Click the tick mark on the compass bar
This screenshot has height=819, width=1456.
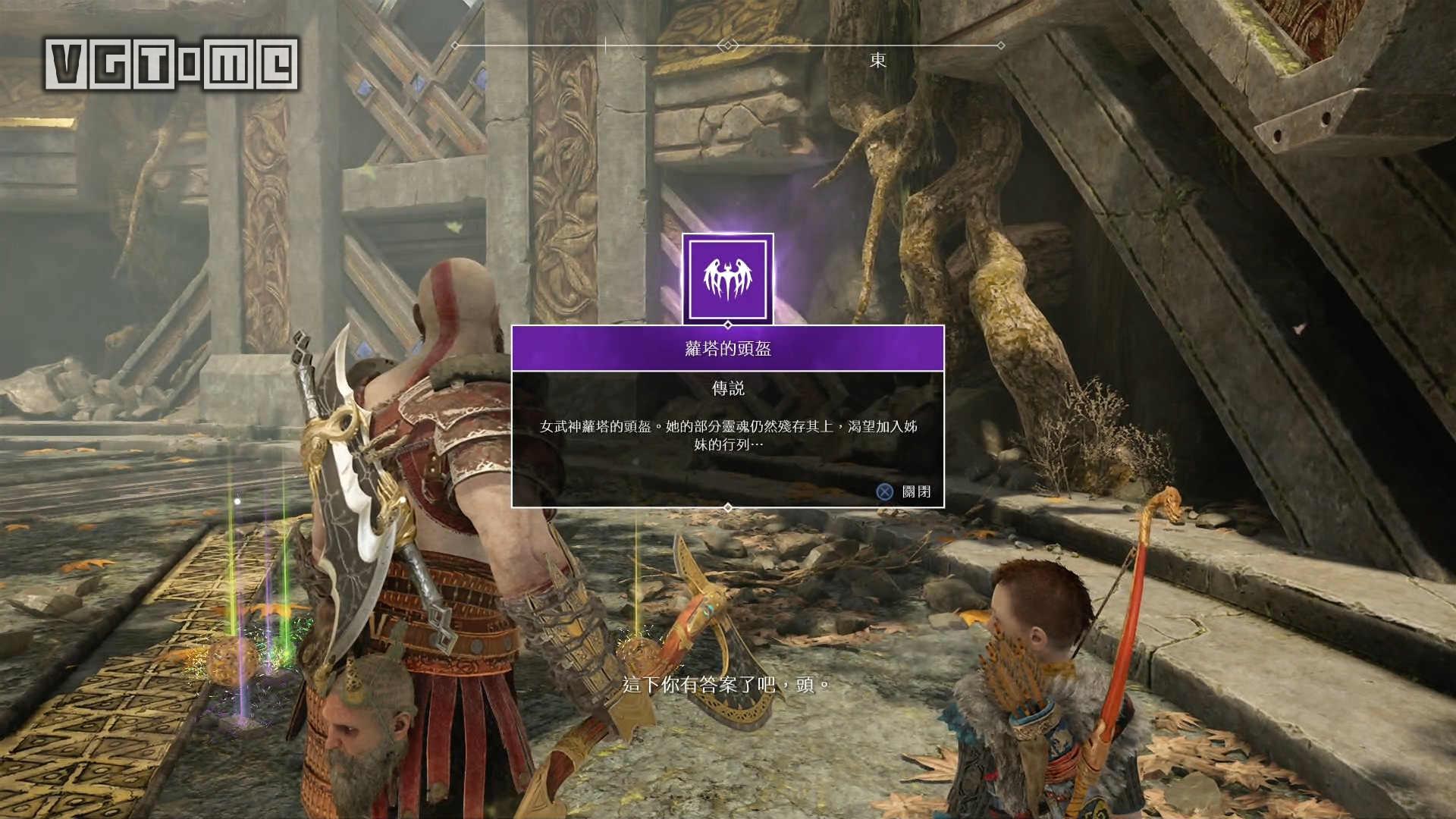coord(605,44)
